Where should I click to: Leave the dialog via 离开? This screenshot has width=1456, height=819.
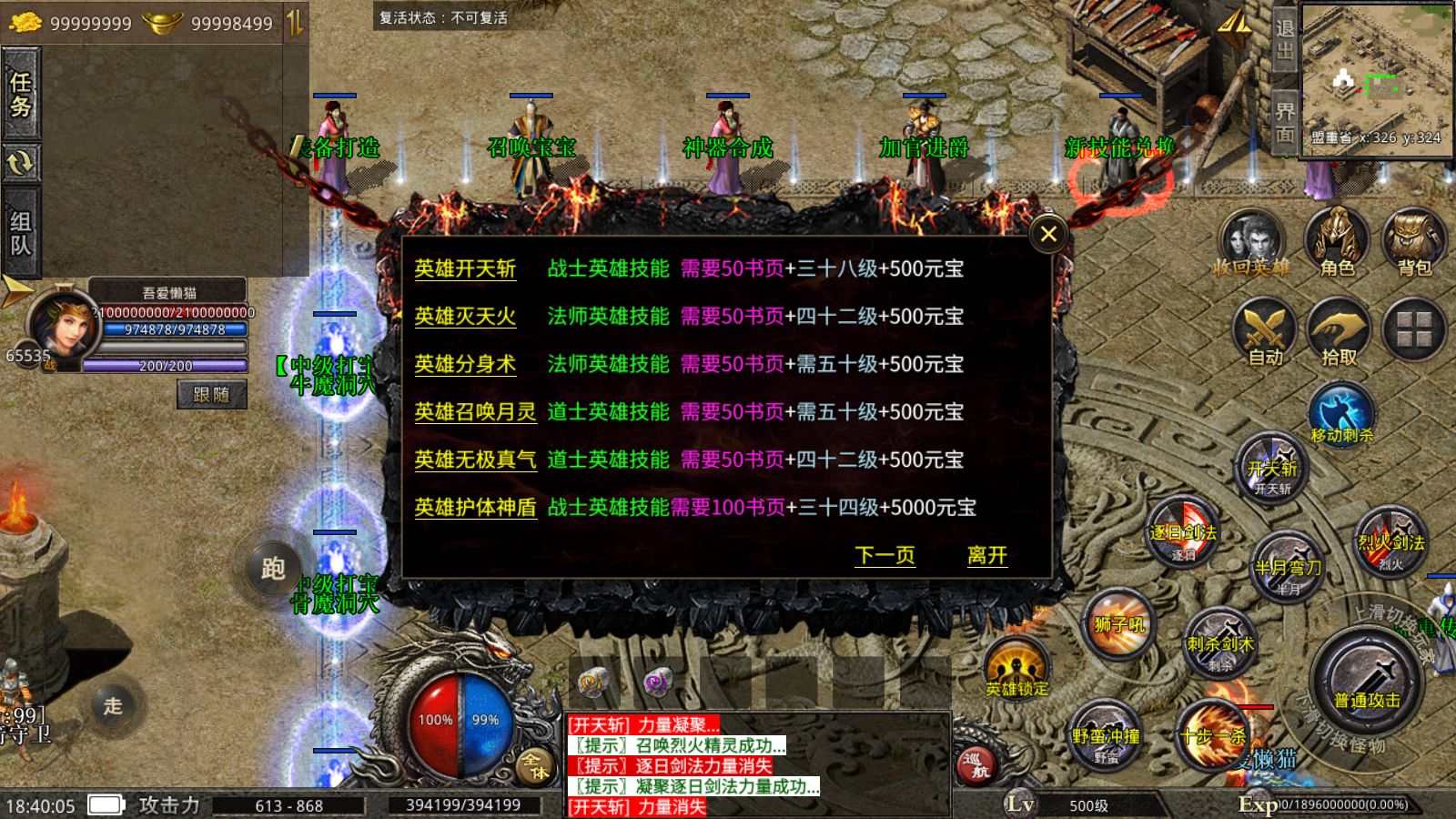tap(986, 555)
